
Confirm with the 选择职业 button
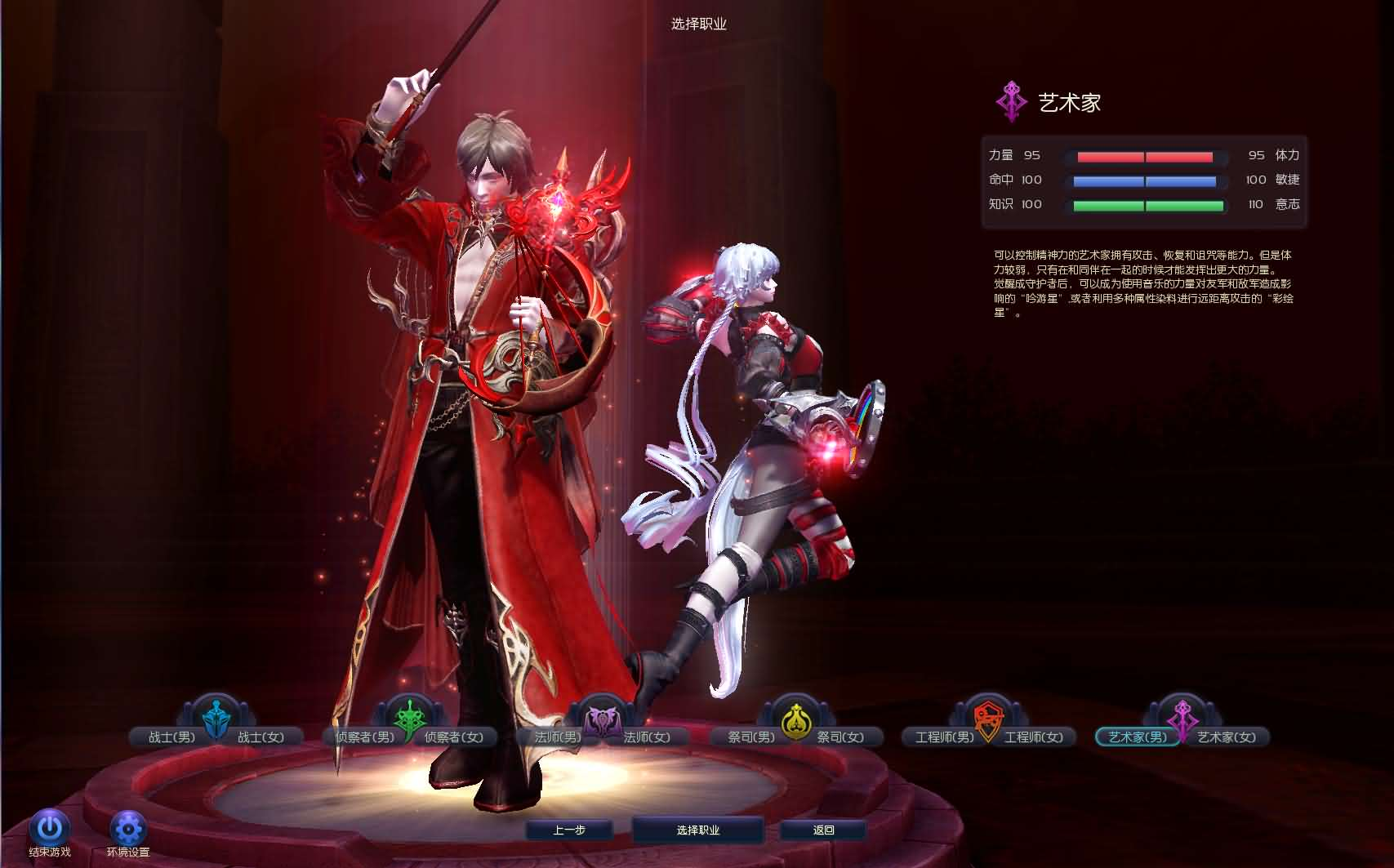click(x=698, y=830)
